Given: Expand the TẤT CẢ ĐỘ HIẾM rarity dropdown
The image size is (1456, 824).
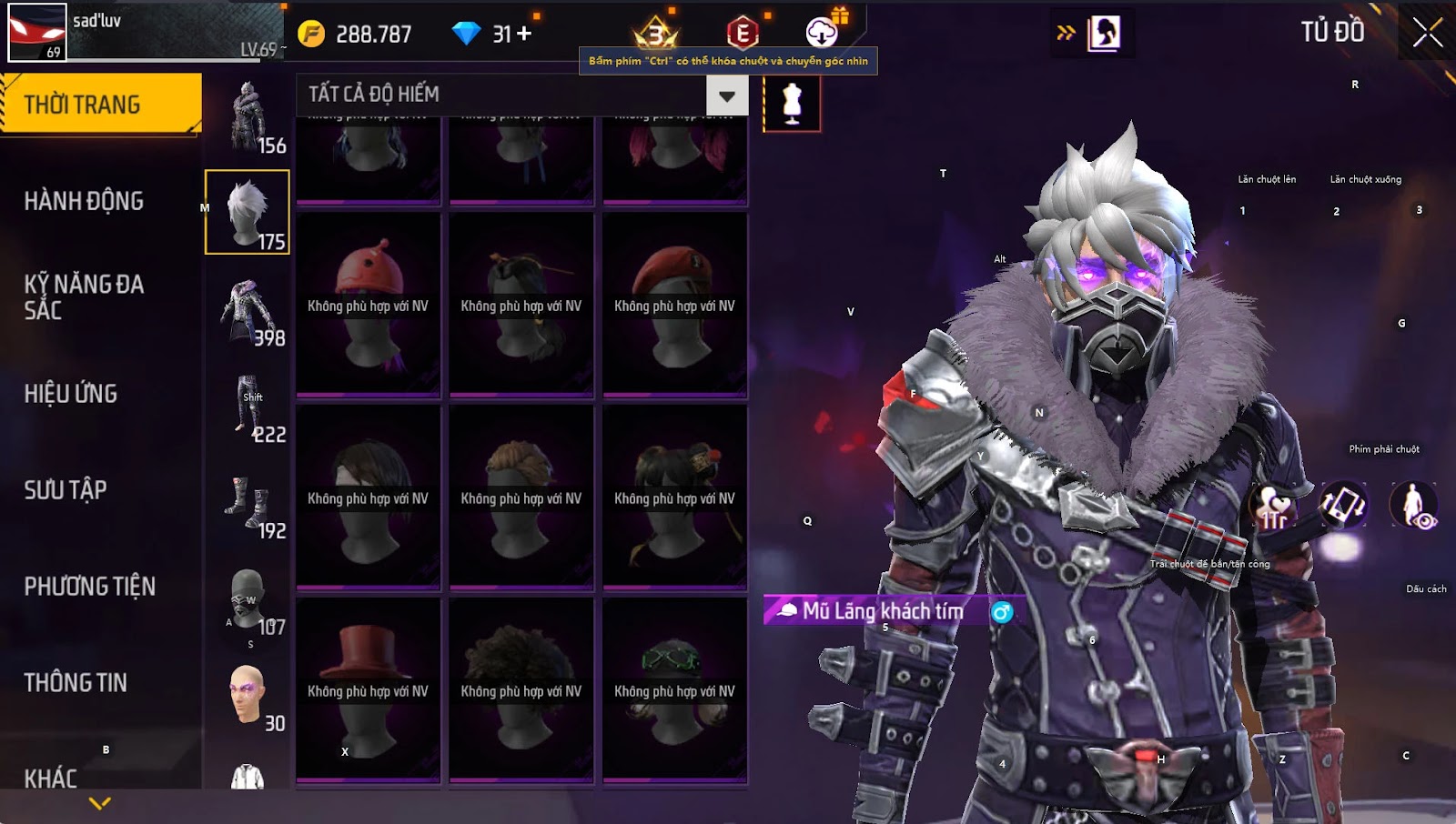Looking at the screenshot, I should 726,95.
